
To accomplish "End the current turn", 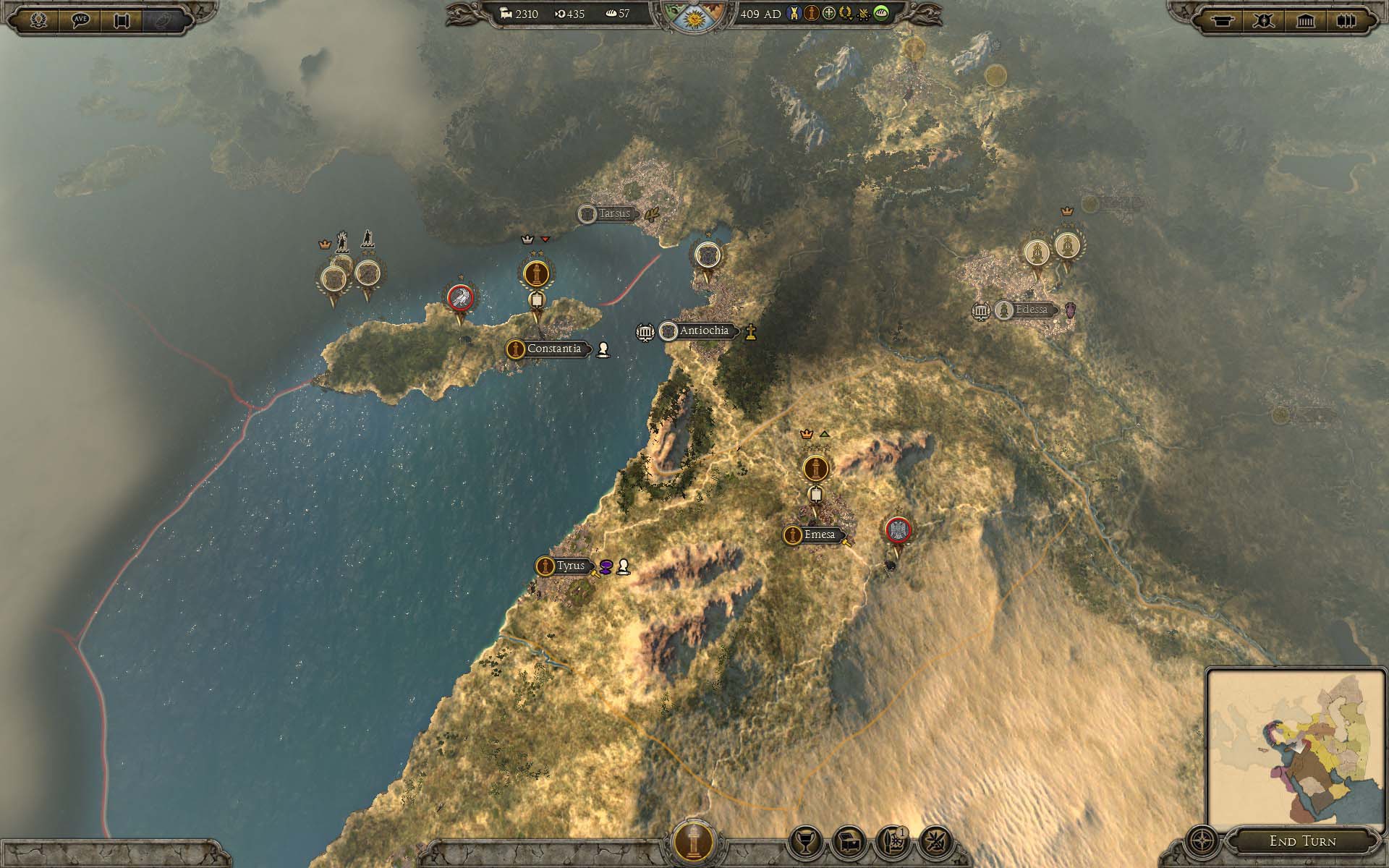I will (1302, 841).
